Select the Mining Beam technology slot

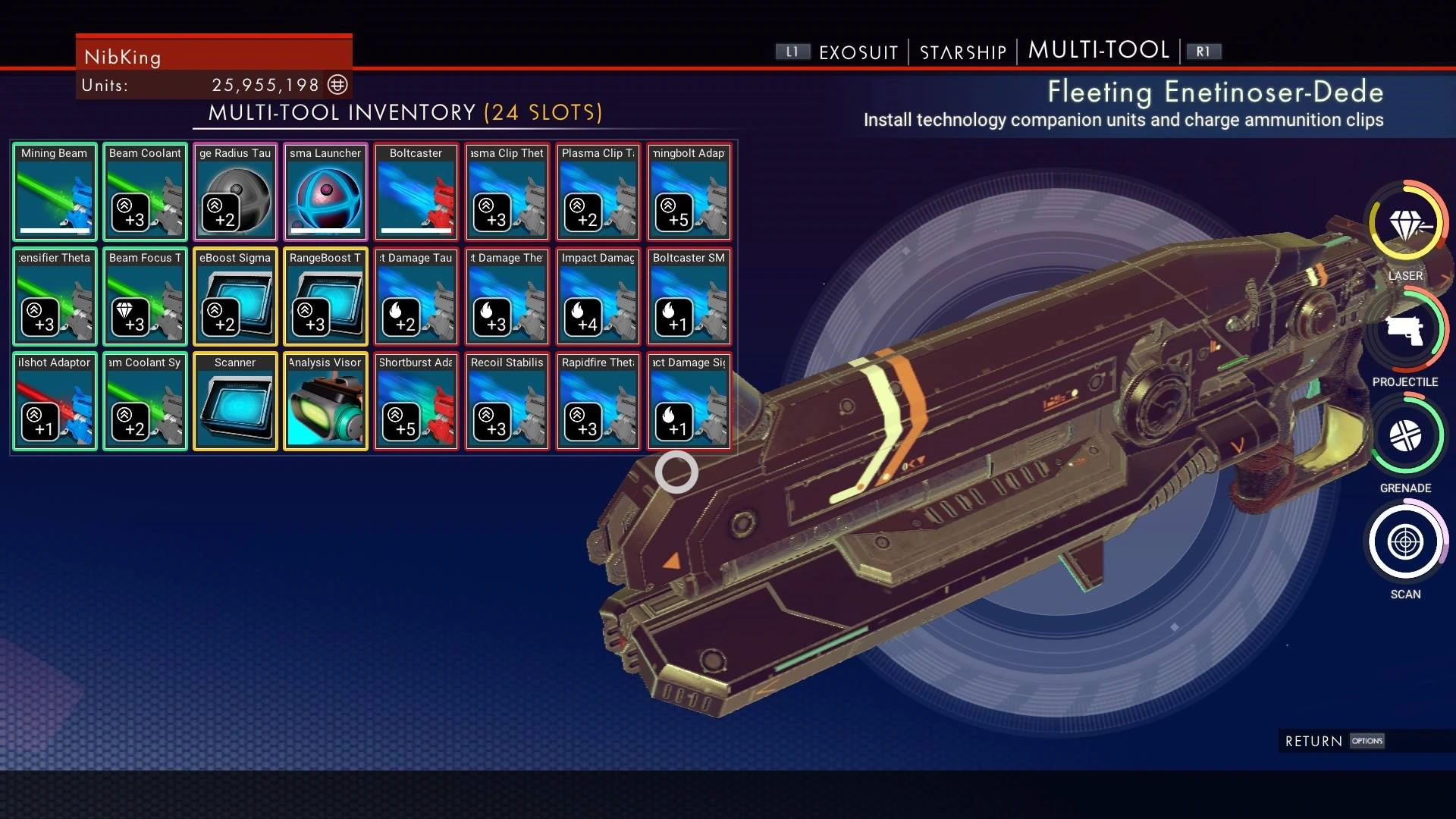pyautogui.click(x=54, y=191)
